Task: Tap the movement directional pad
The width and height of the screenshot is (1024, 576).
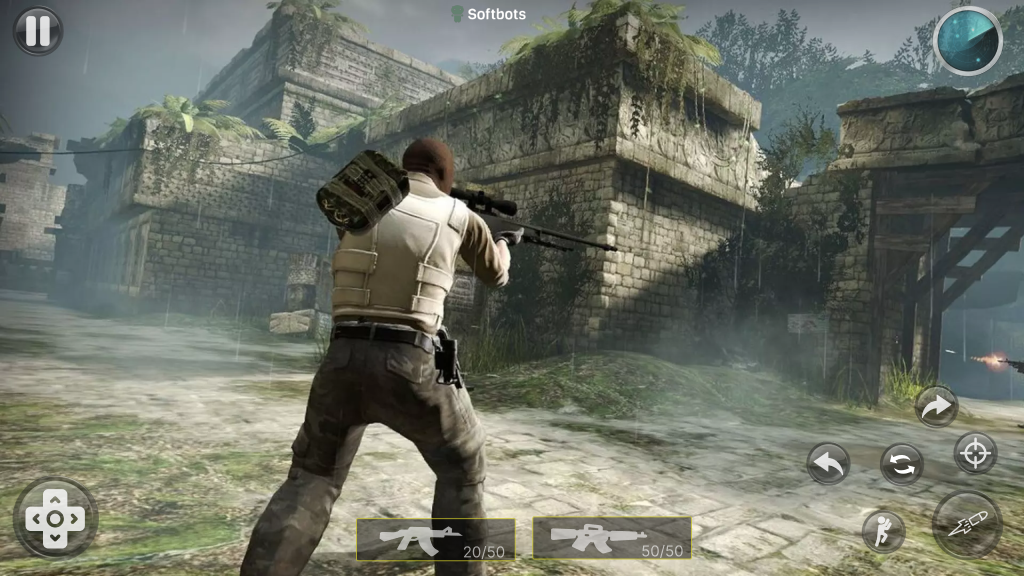Action: [x=54, y=518]
